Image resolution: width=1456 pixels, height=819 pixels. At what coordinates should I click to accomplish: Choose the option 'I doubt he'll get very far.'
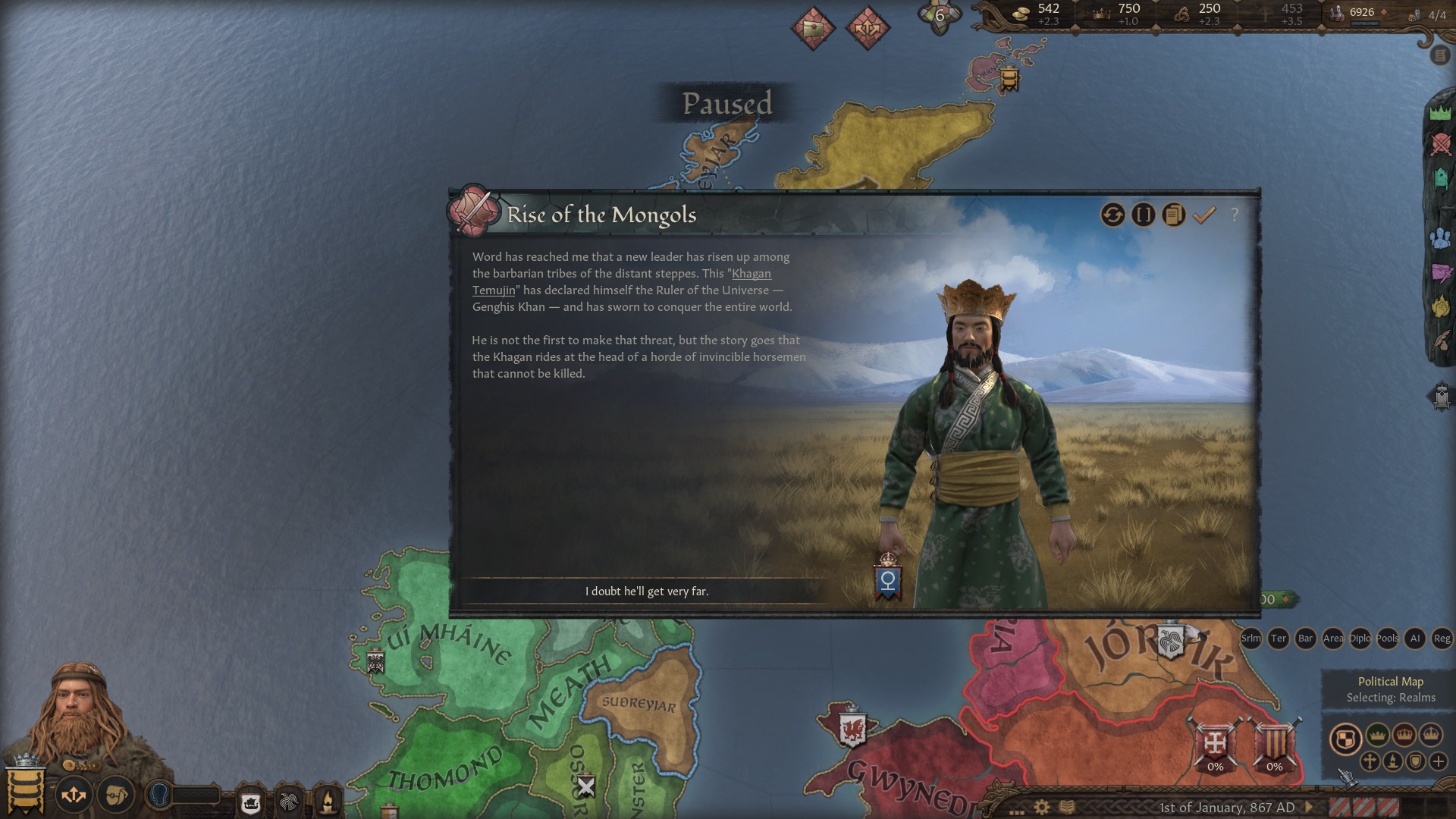(648, 590)
